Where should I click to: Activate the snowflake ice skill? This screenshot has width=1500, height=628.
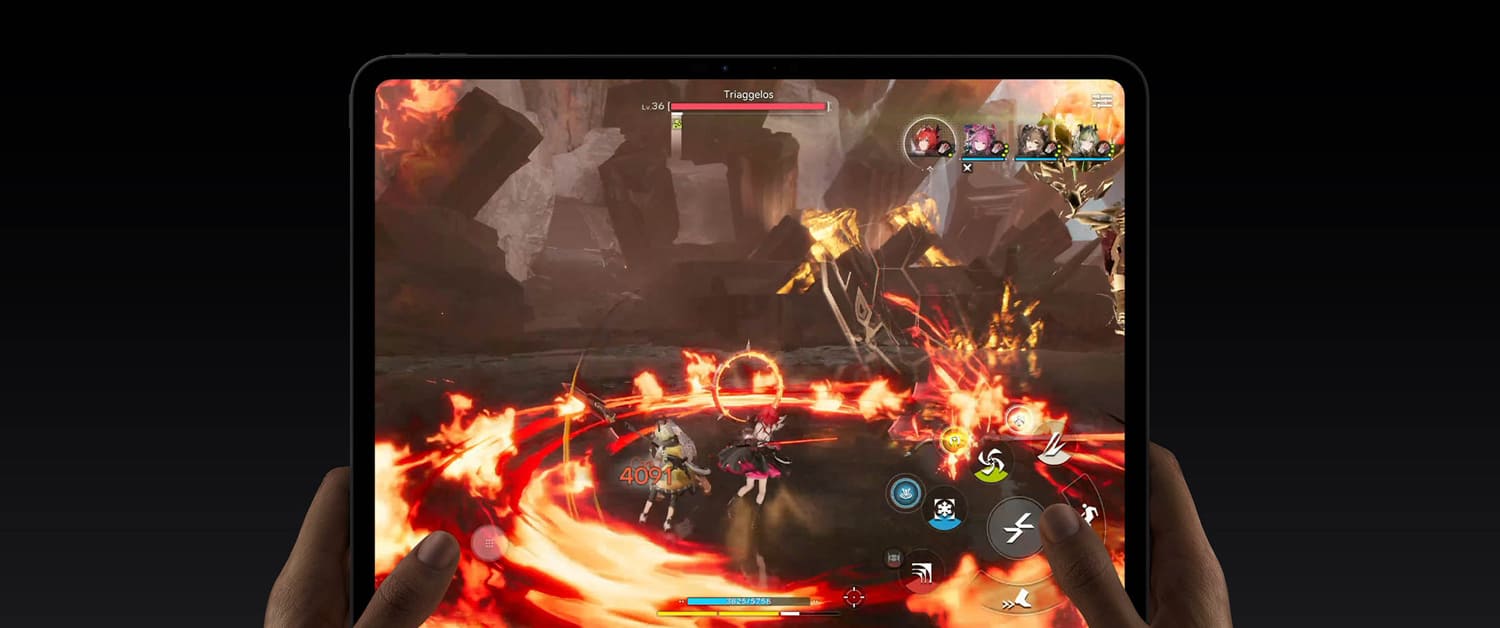944,509
